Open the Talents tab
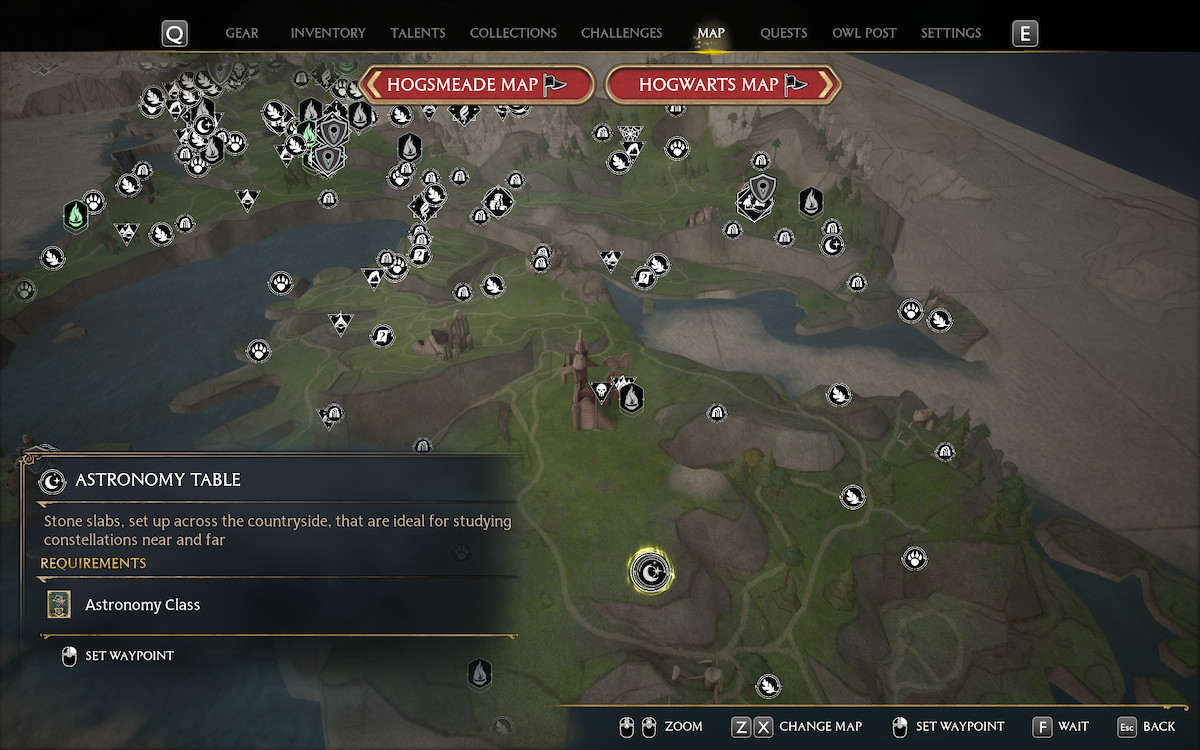 tap(418, 33)
